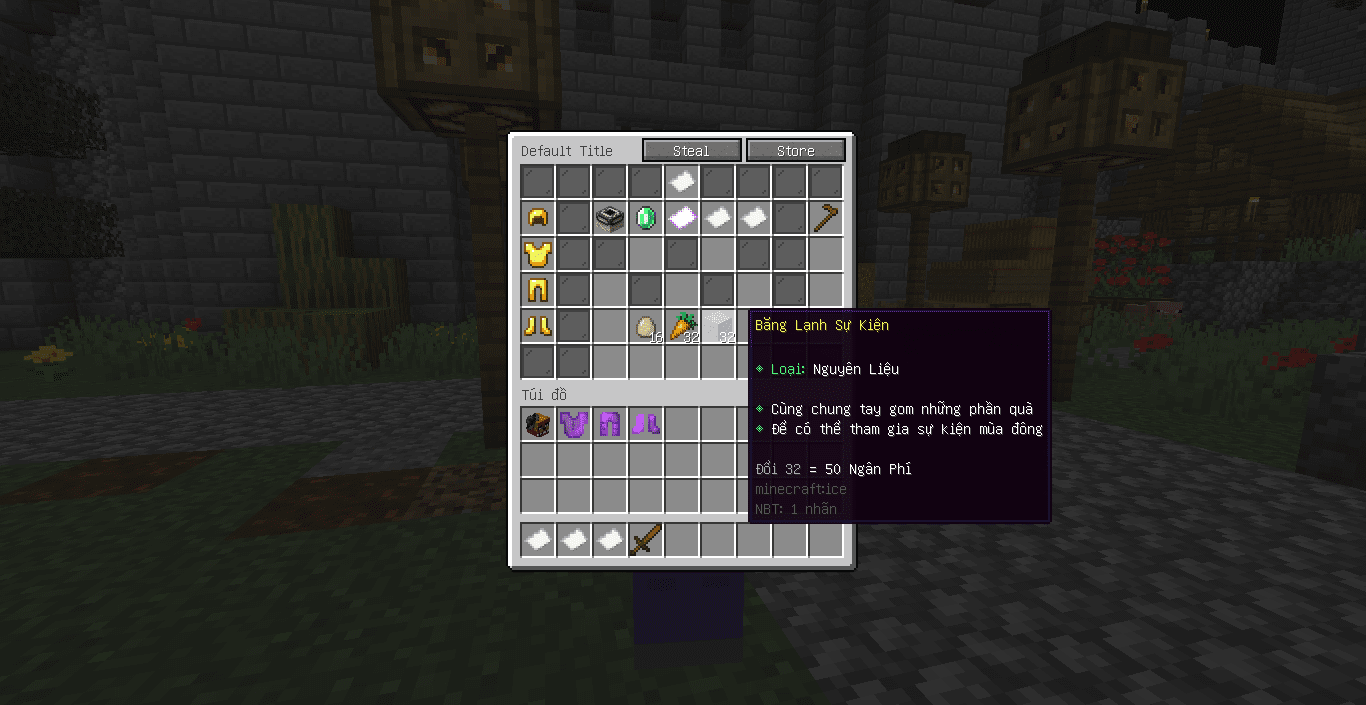The height and width of the screenshot is (705, 1366).
Task: Pick up the golden chestplate
Action: [x=538, y=254]
